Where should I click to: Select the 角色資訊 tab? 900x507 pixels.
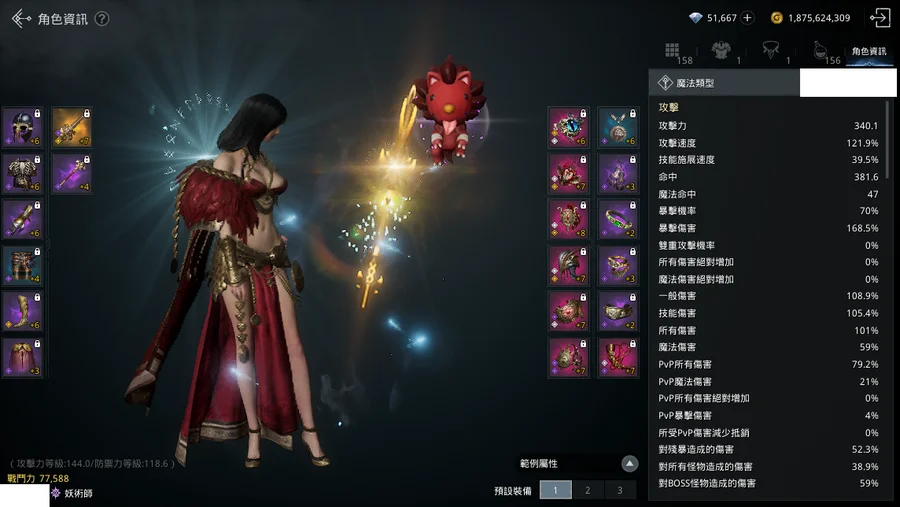click(868, 51)
